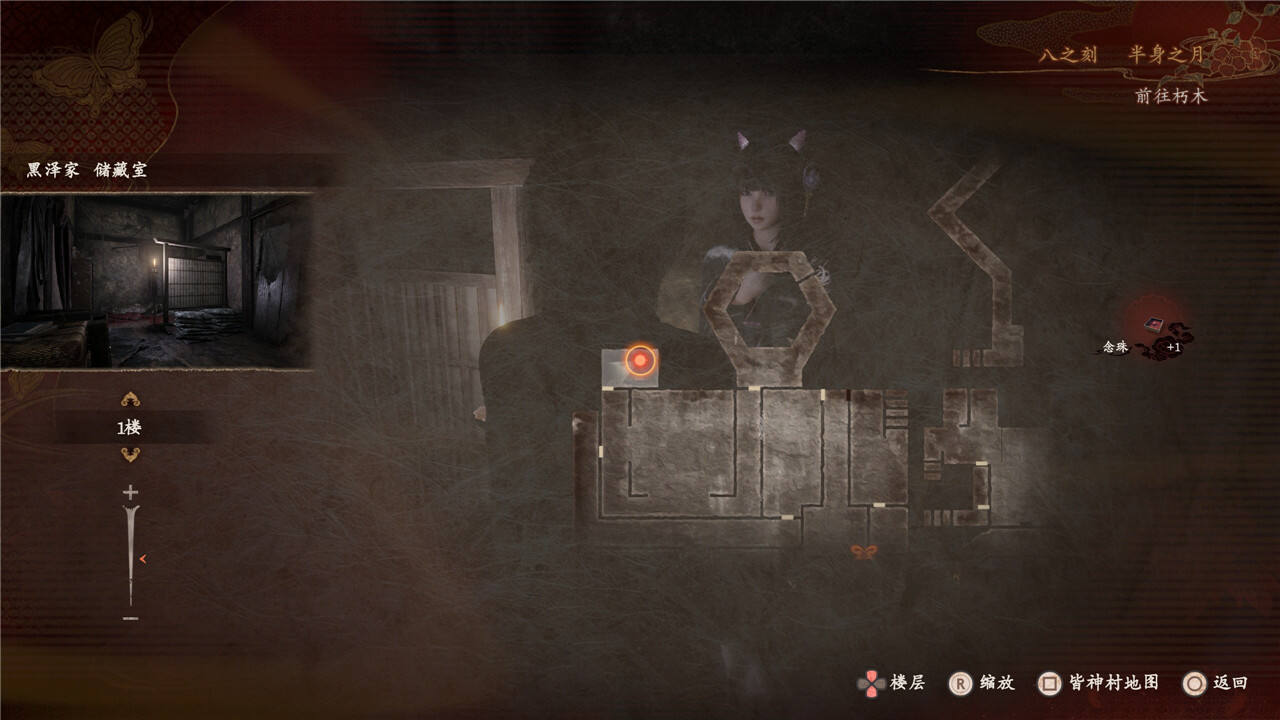The image size is (1280, 720).
Task: Select the prayer beads item icon
Action: pyautogui.click(x=1155, y=325)
